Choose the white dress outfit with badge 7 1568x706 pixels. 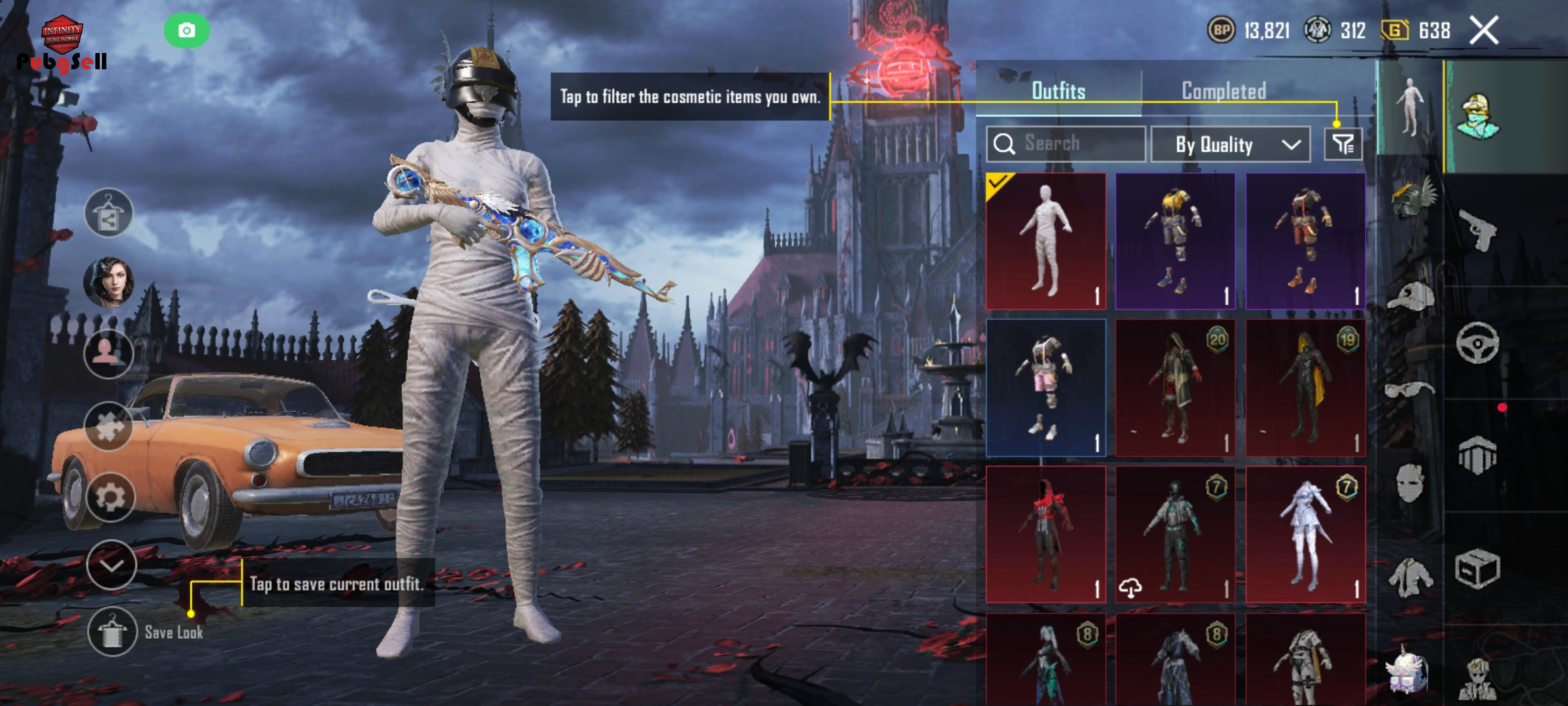pos(1305,534)
